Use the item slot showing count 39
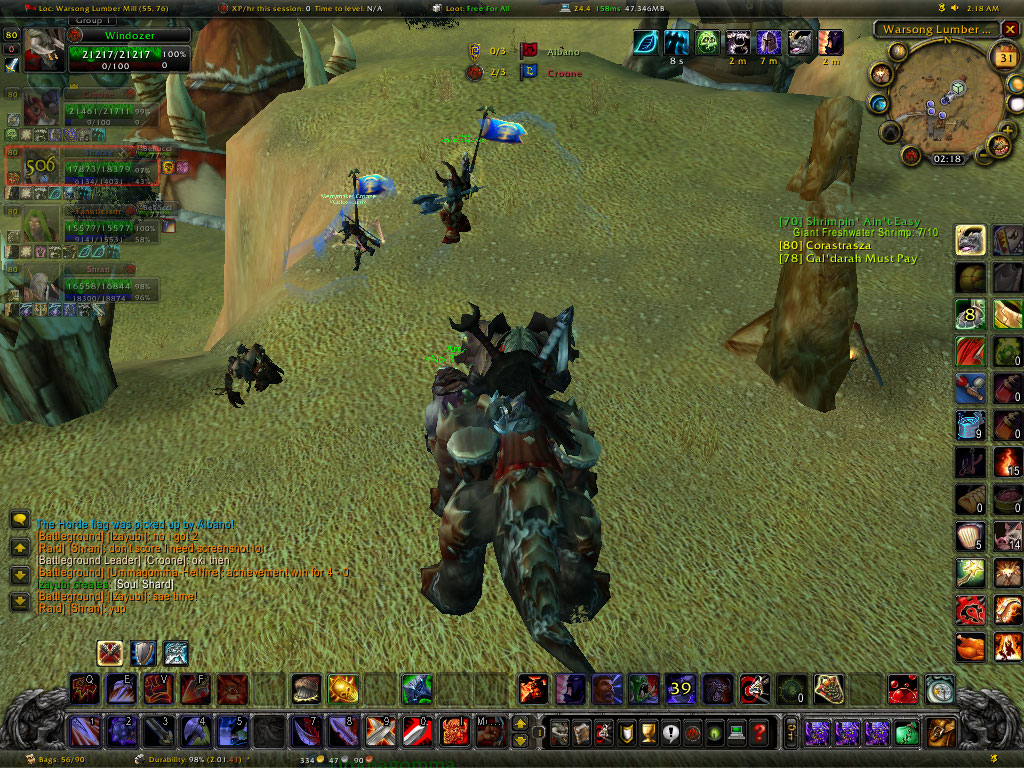 (x=681, y=688)
